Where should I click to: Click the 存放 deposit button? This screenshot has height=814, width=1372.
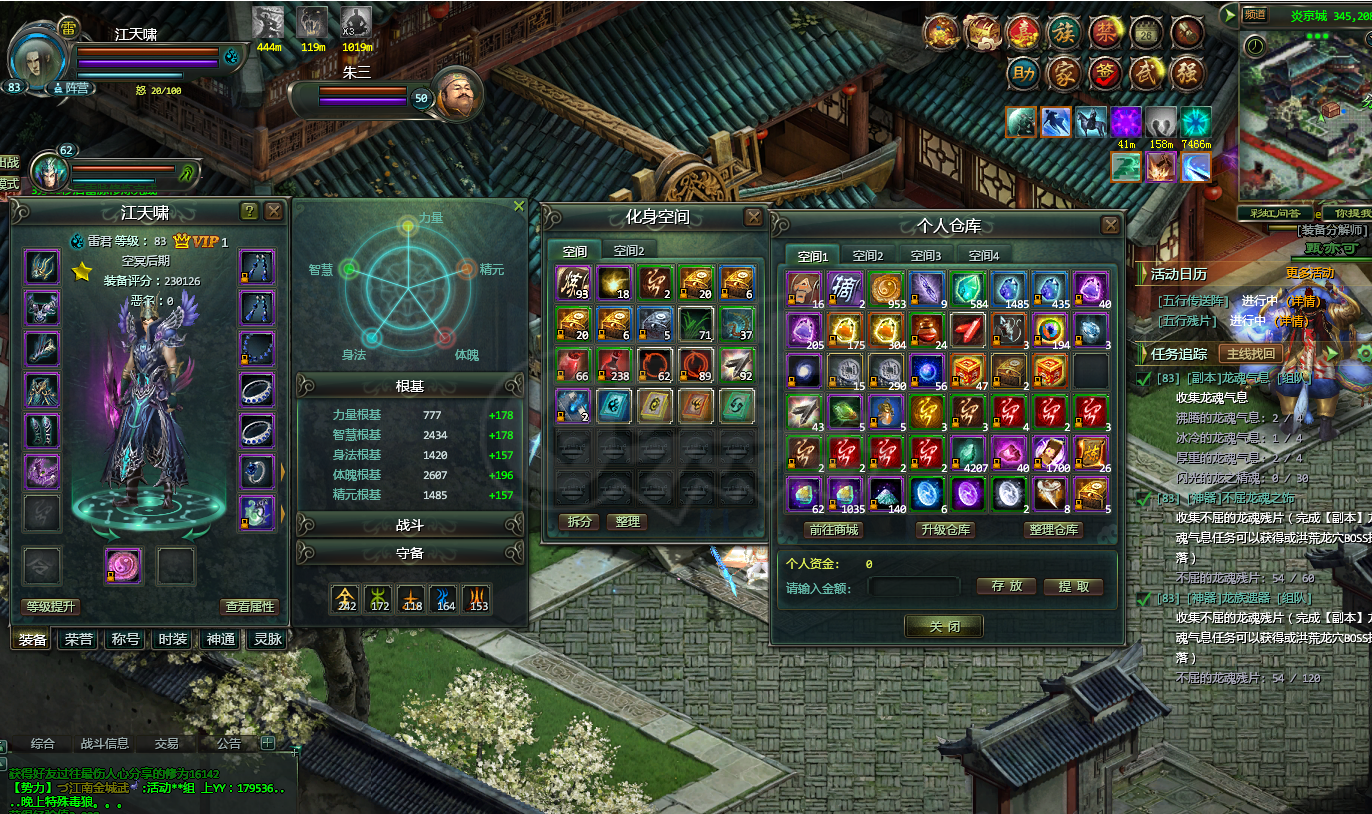tap(1006, 587)
